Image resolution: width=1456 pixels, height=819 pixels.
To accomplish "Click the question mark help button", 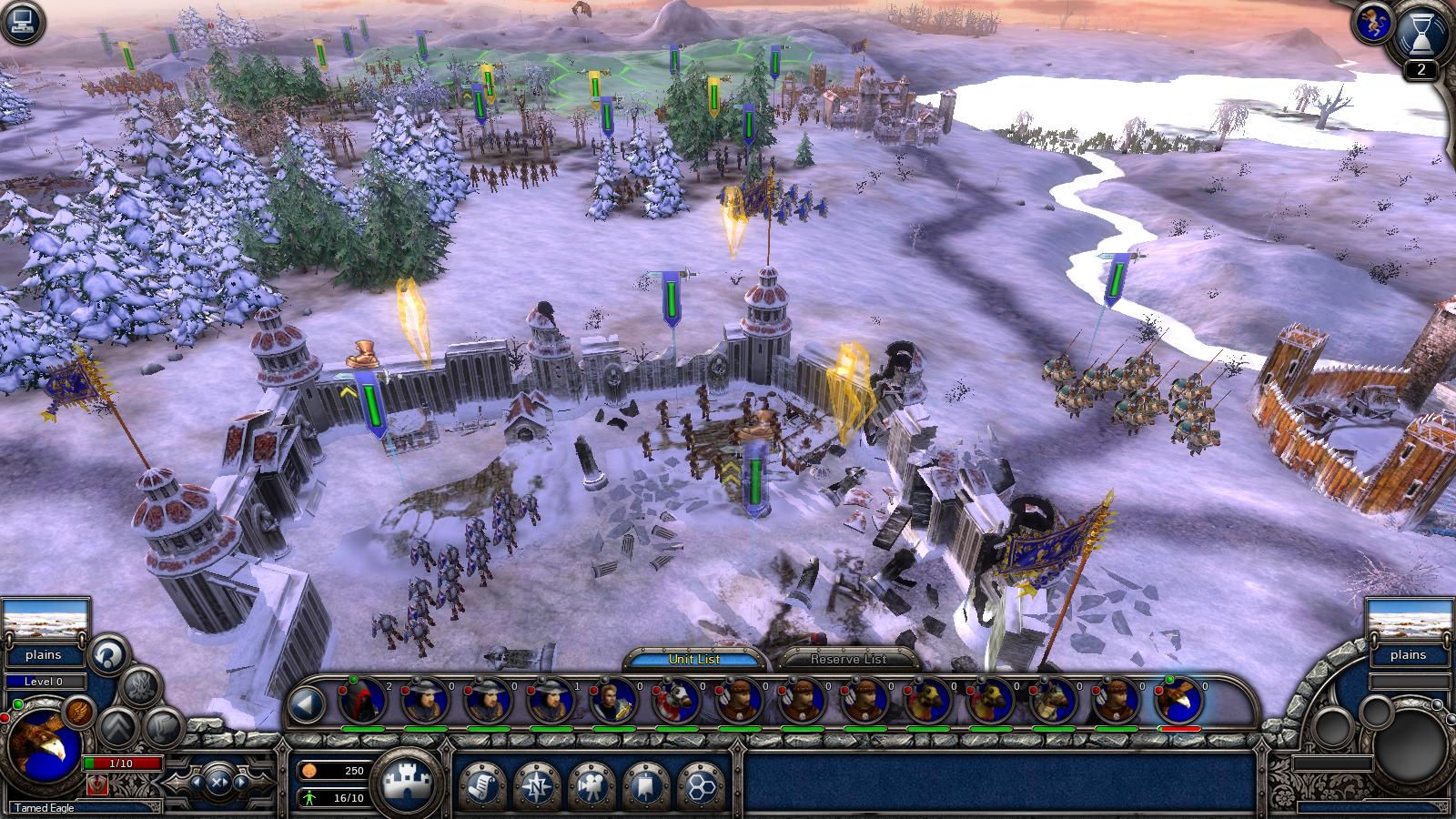I will click(106, 657).
